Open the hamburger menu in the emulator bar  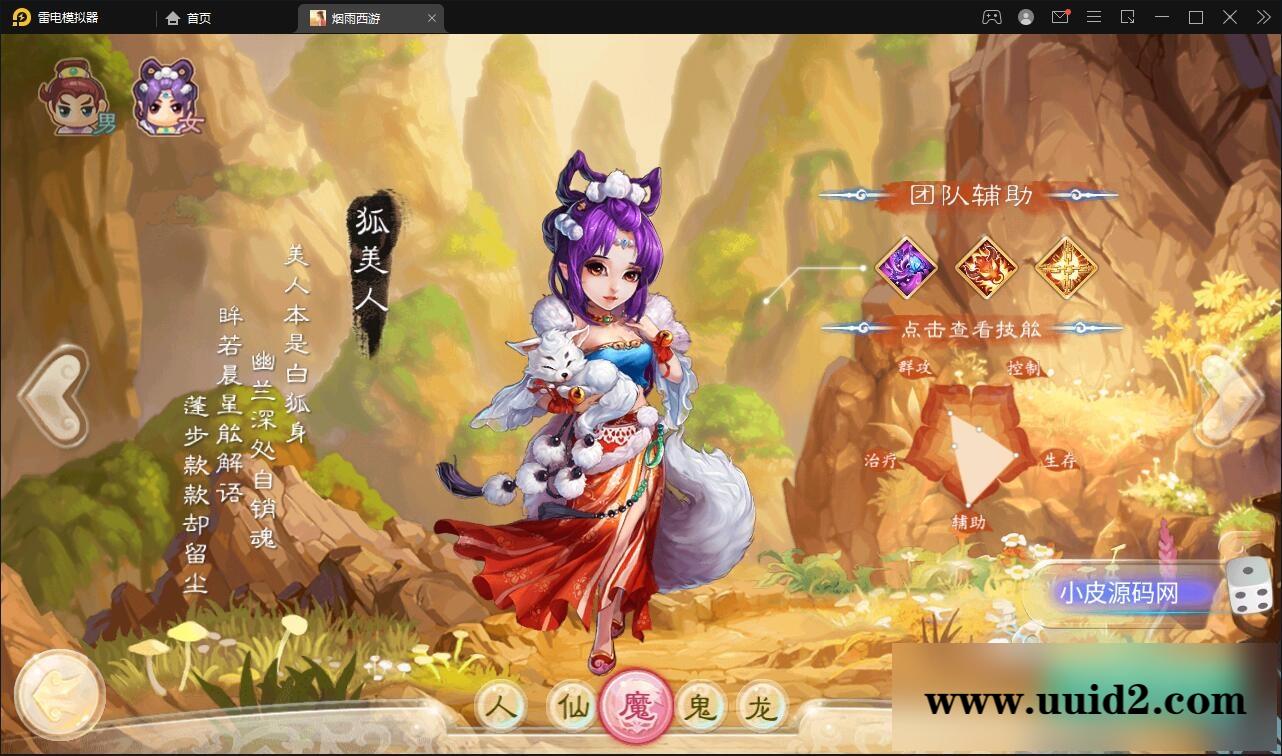coord(1094,17)
